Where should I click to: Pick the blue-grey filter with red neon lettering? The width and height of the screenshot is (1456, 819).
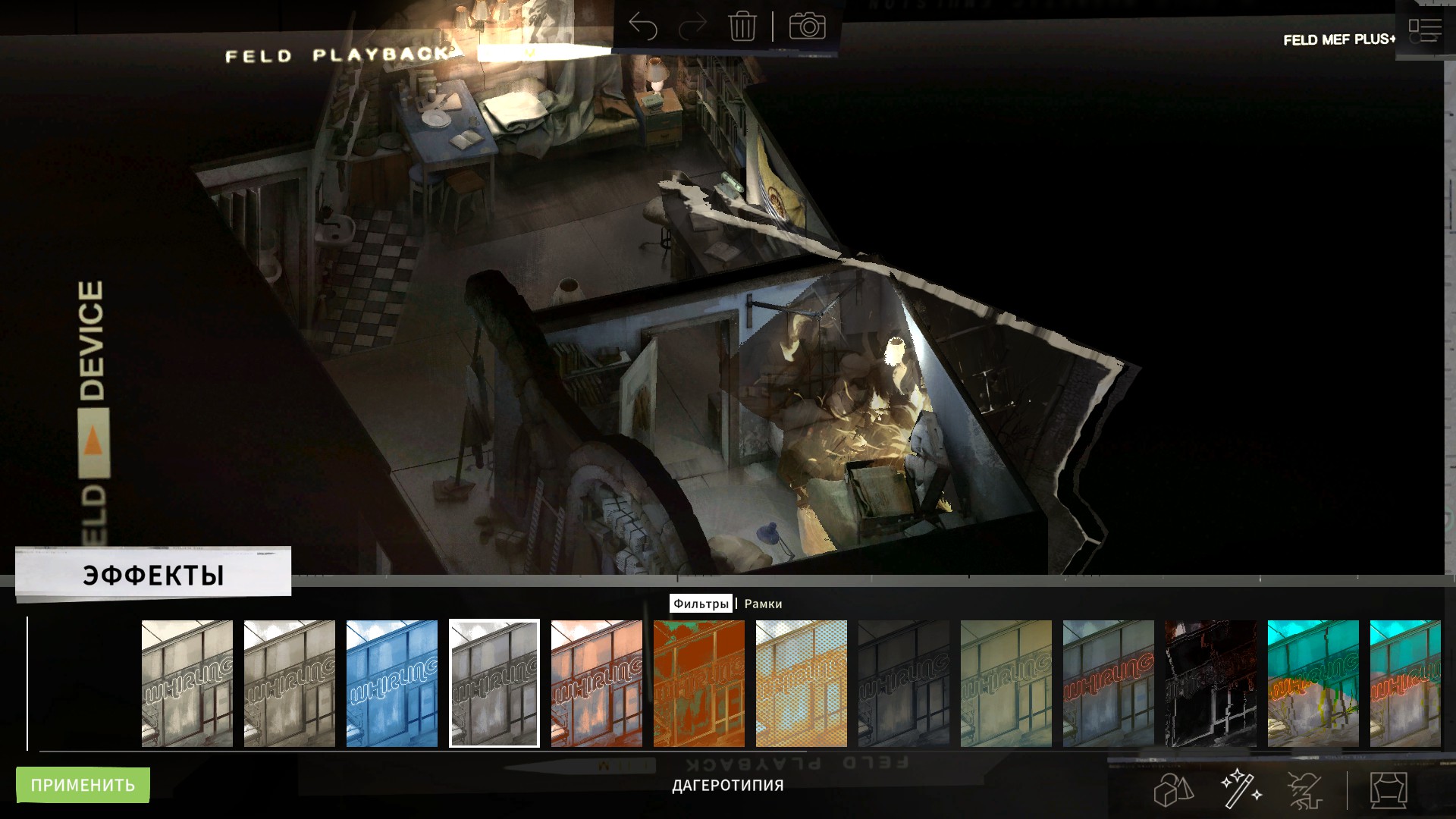click(x=1109, y=683)
